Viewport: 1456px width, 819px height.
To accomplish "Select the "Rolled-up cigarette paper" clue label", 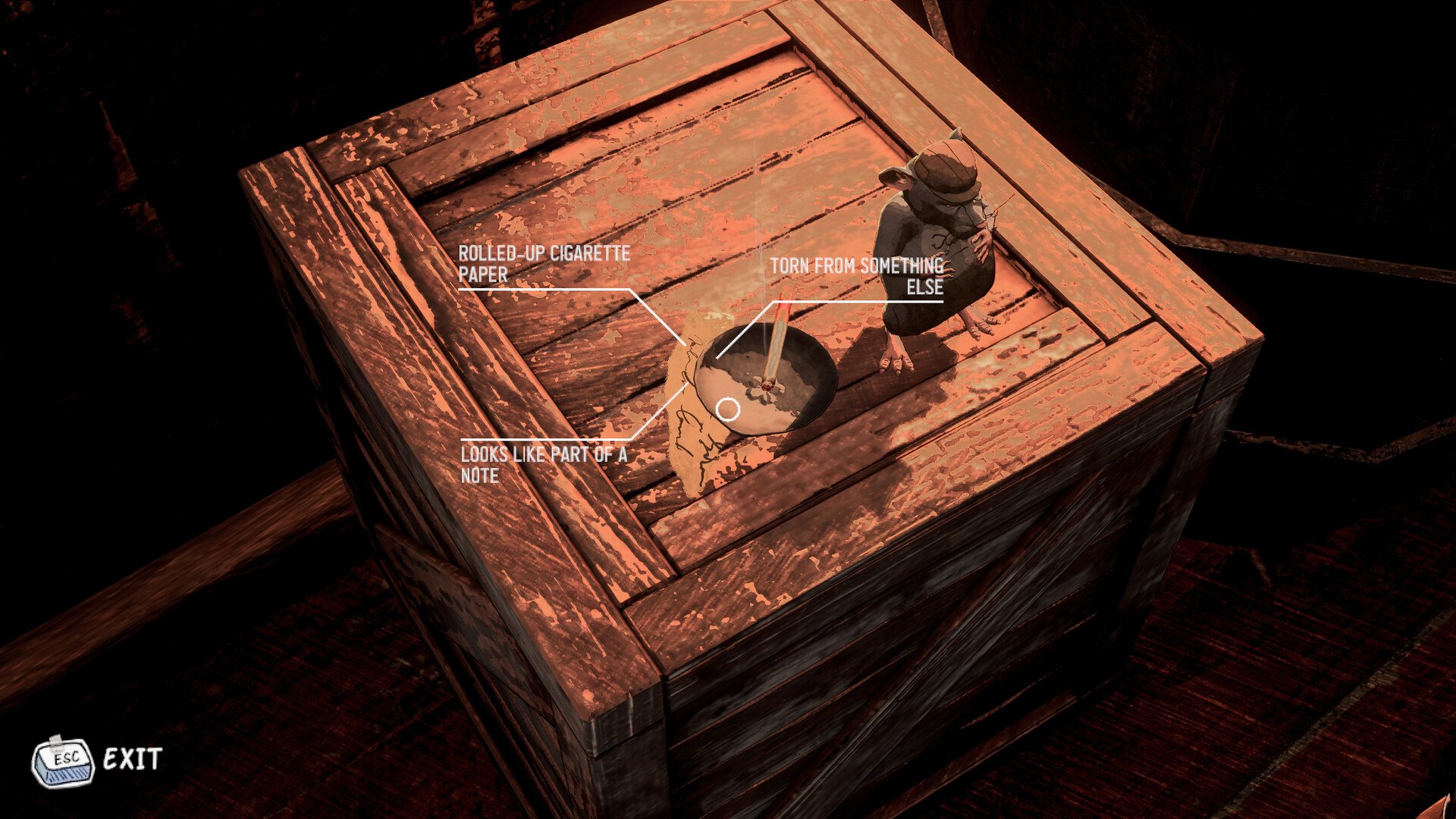I will click(x=544, y=264).
